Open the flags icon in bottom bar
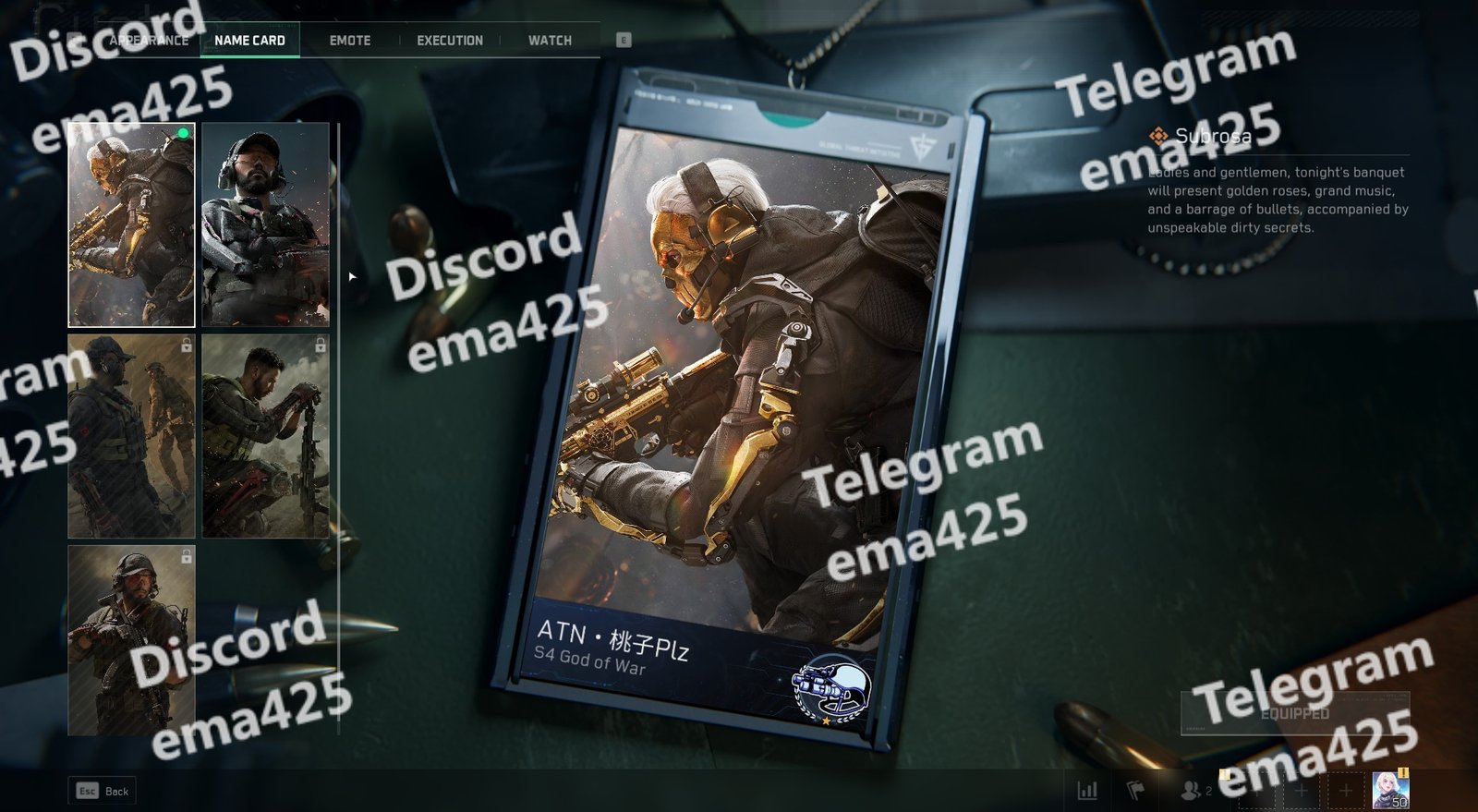The width and height of the screenshot is (1478, 812). click(x=1135, y=791)
